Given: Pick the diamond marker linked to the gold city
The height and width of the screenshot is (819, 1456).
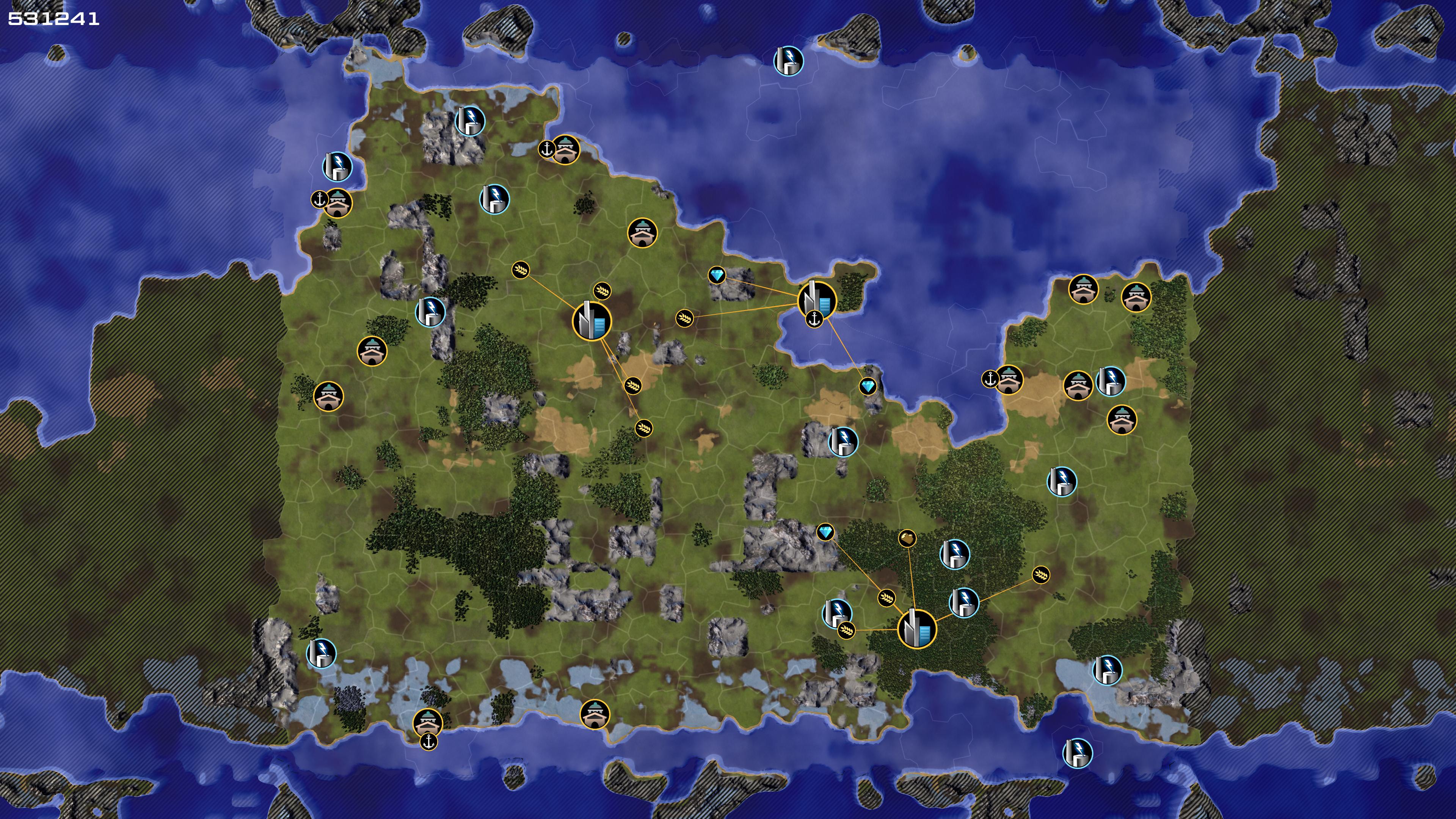Looking at the screenshot, I should coord(825,532).
